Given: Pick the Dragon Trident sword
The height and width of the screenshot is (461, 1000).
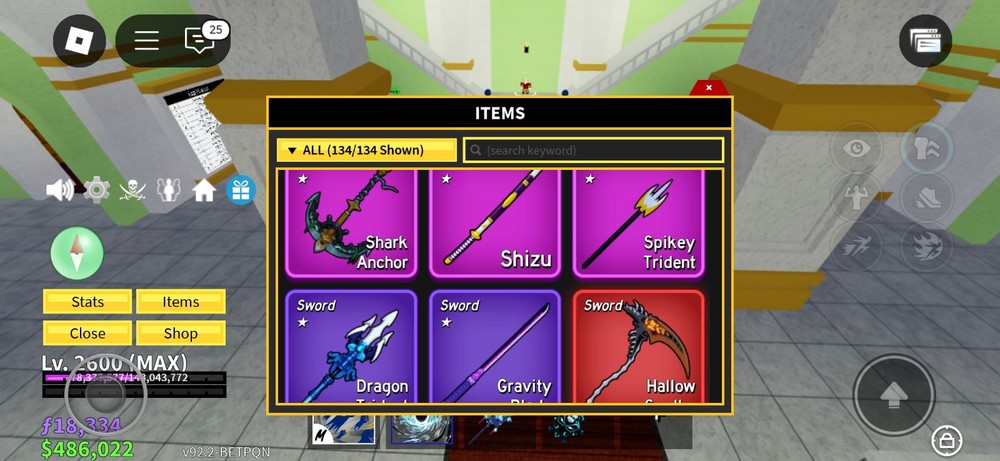Looking at the screenshot, I should pos(354,348).
